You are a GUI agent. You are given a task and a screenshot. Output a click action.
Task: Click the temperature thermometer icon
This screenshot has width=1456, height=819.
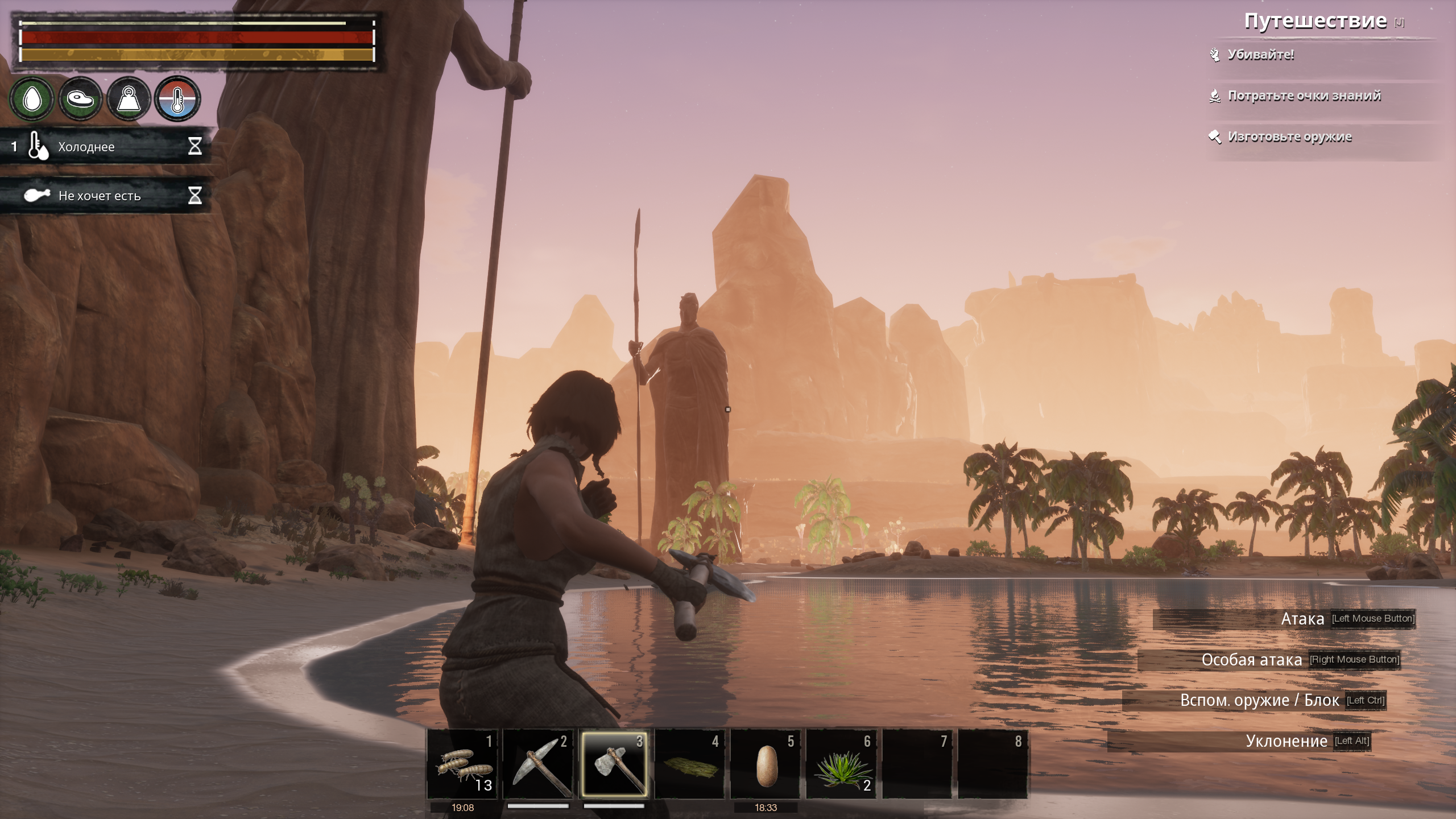pyautogui.click(x=177, y=99)
